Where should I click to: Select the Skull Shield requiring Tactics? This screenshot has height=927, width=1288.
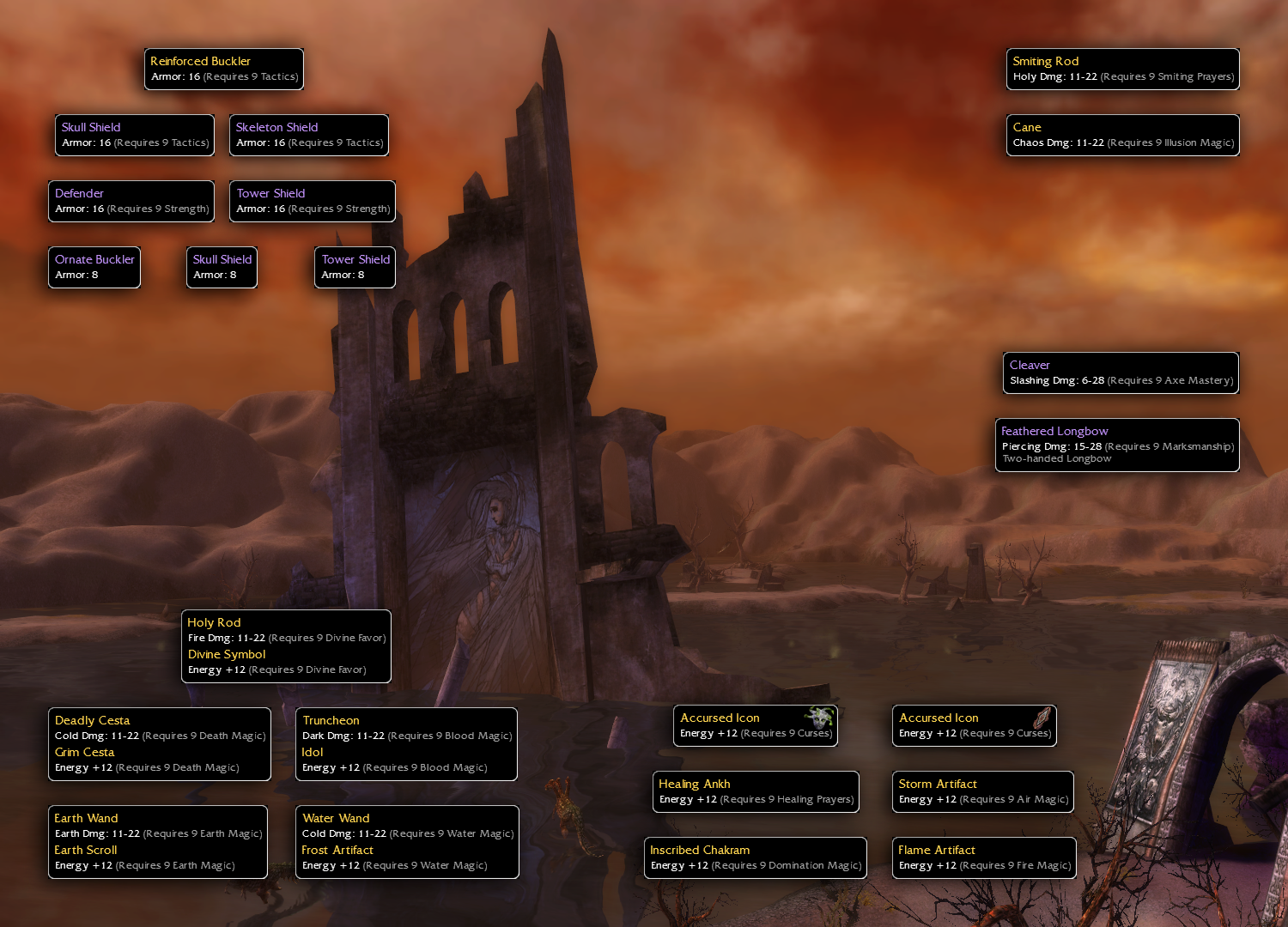click(135, 135)
